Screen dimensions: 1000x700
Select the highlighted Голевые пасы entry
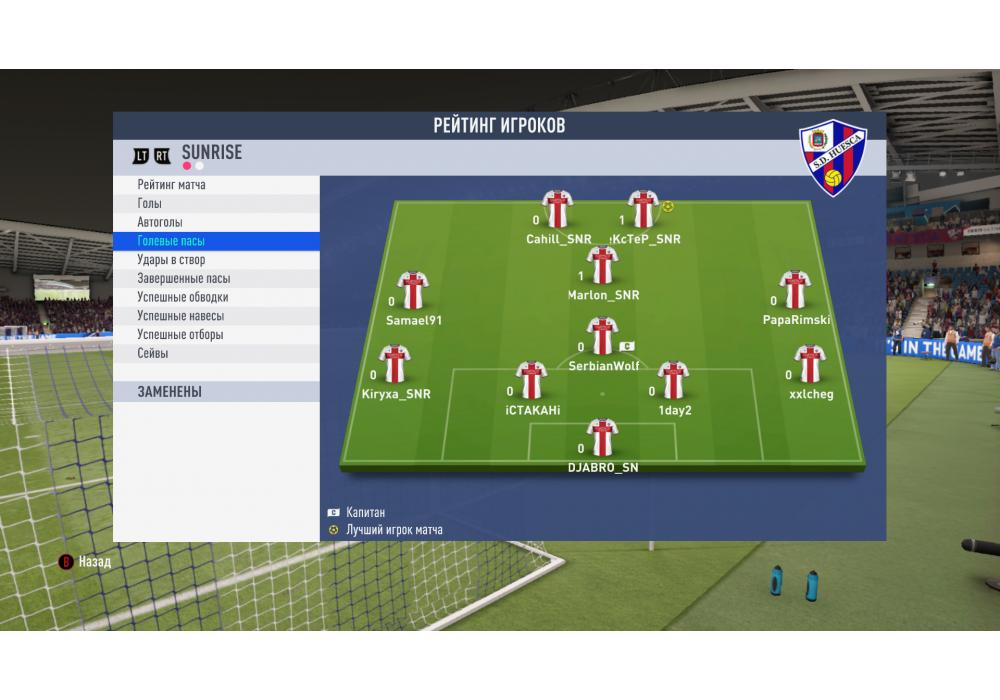171,241
